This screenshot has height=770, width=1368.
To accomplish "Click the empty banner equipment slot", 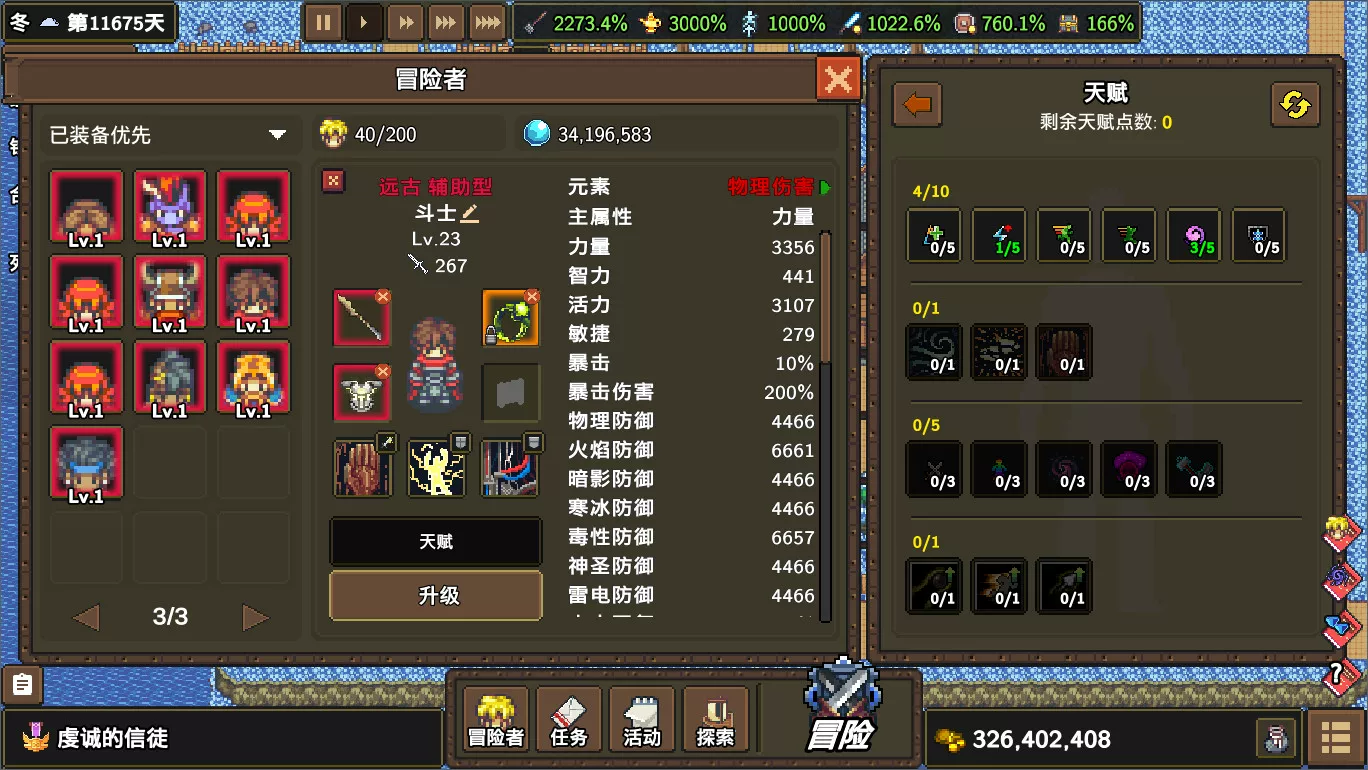I will click(511, 392).
